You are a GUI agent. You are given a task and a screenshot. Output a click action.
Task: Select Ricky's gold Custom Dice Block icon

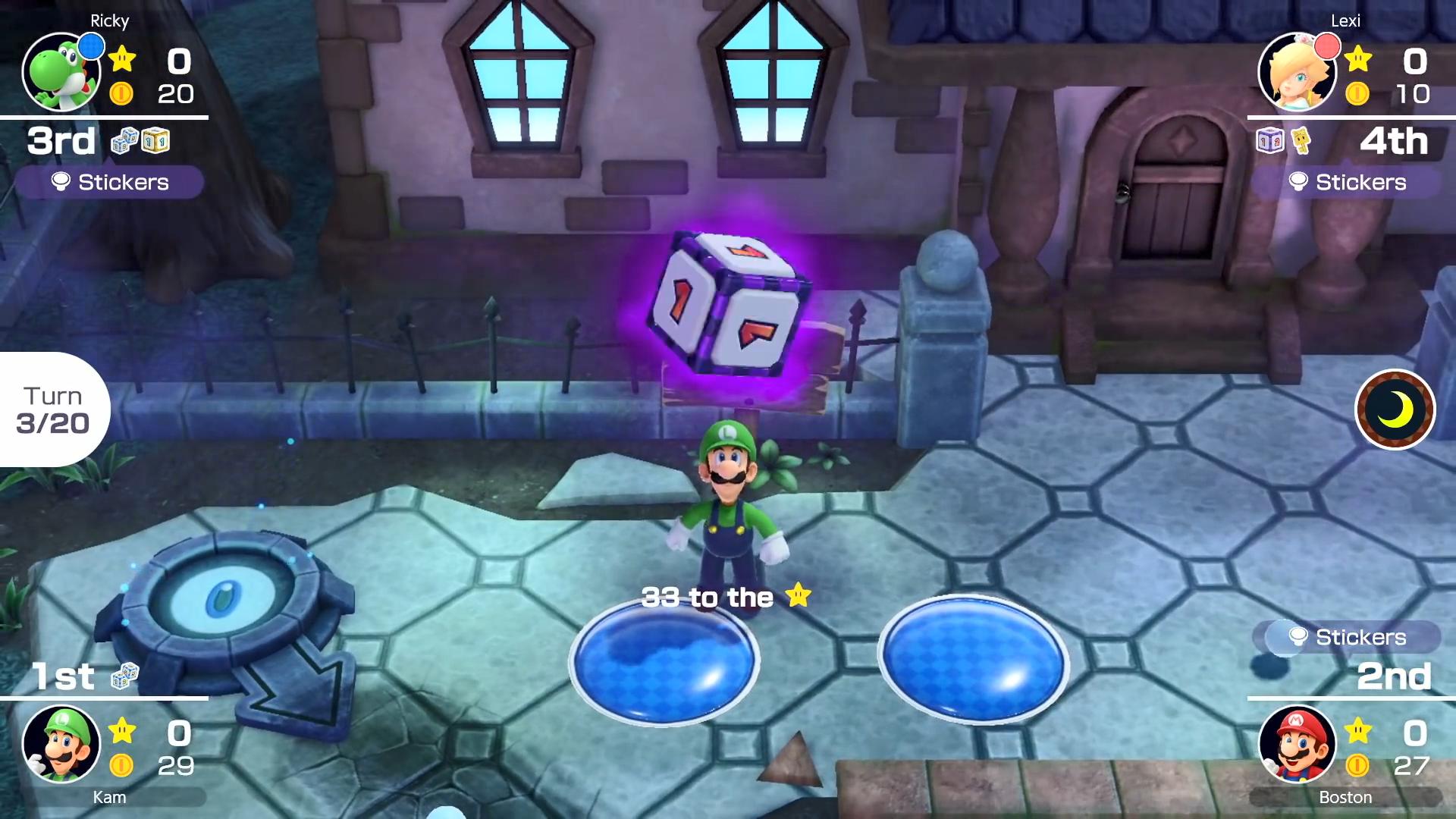(x=155, y=140)
